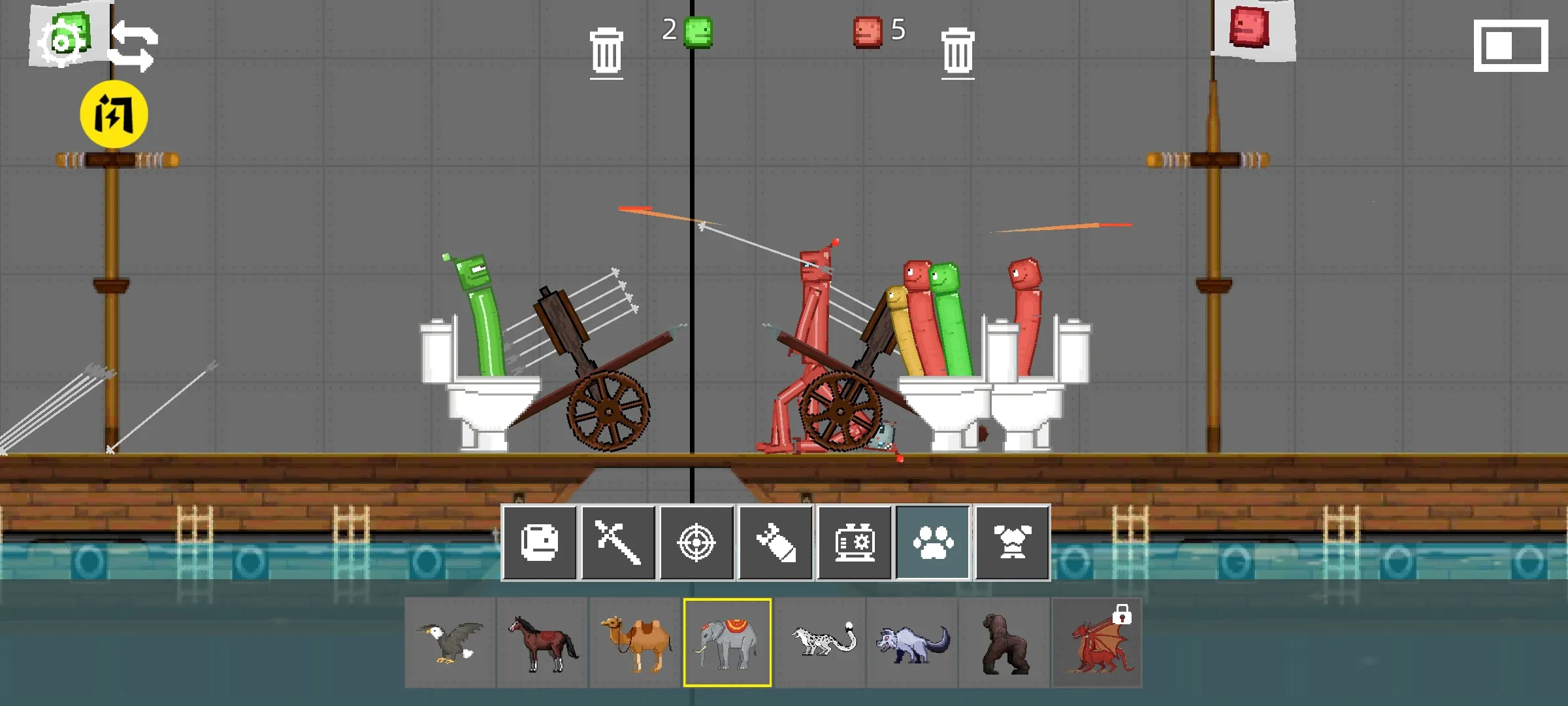Select the ranged weapons crosshair category
This screenshot has height=706, width=1568.
pyautogui.click(x=698, y=542)
